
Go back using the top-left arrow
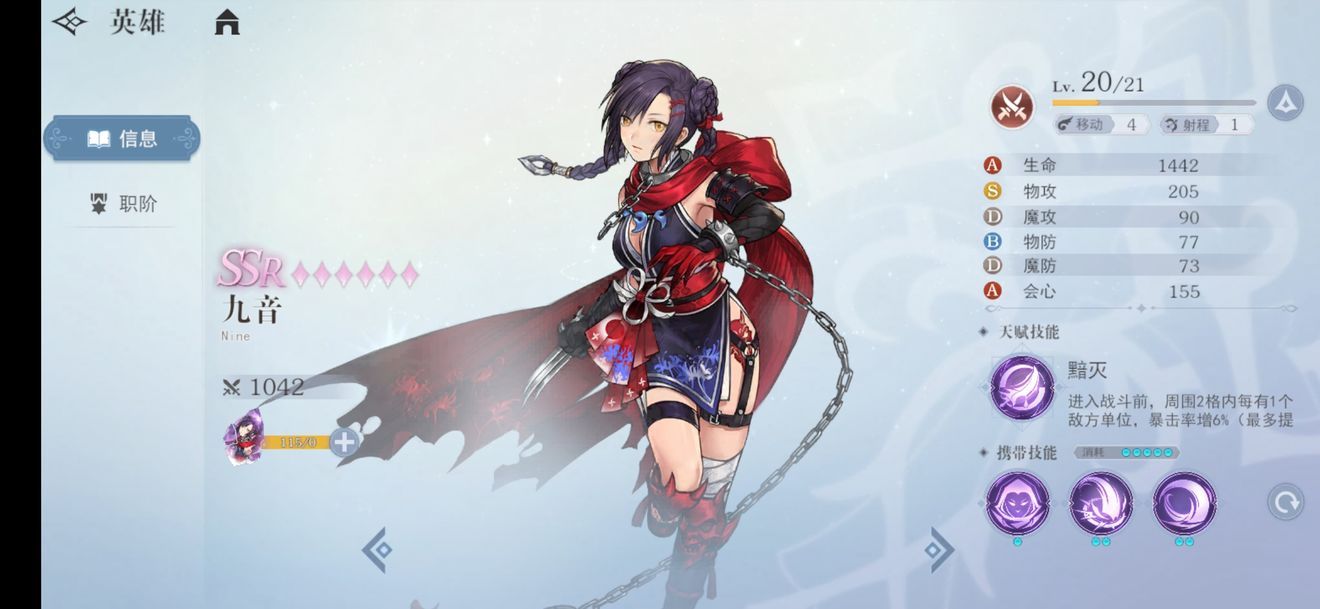pyautogui.click(x=69, y=22)
